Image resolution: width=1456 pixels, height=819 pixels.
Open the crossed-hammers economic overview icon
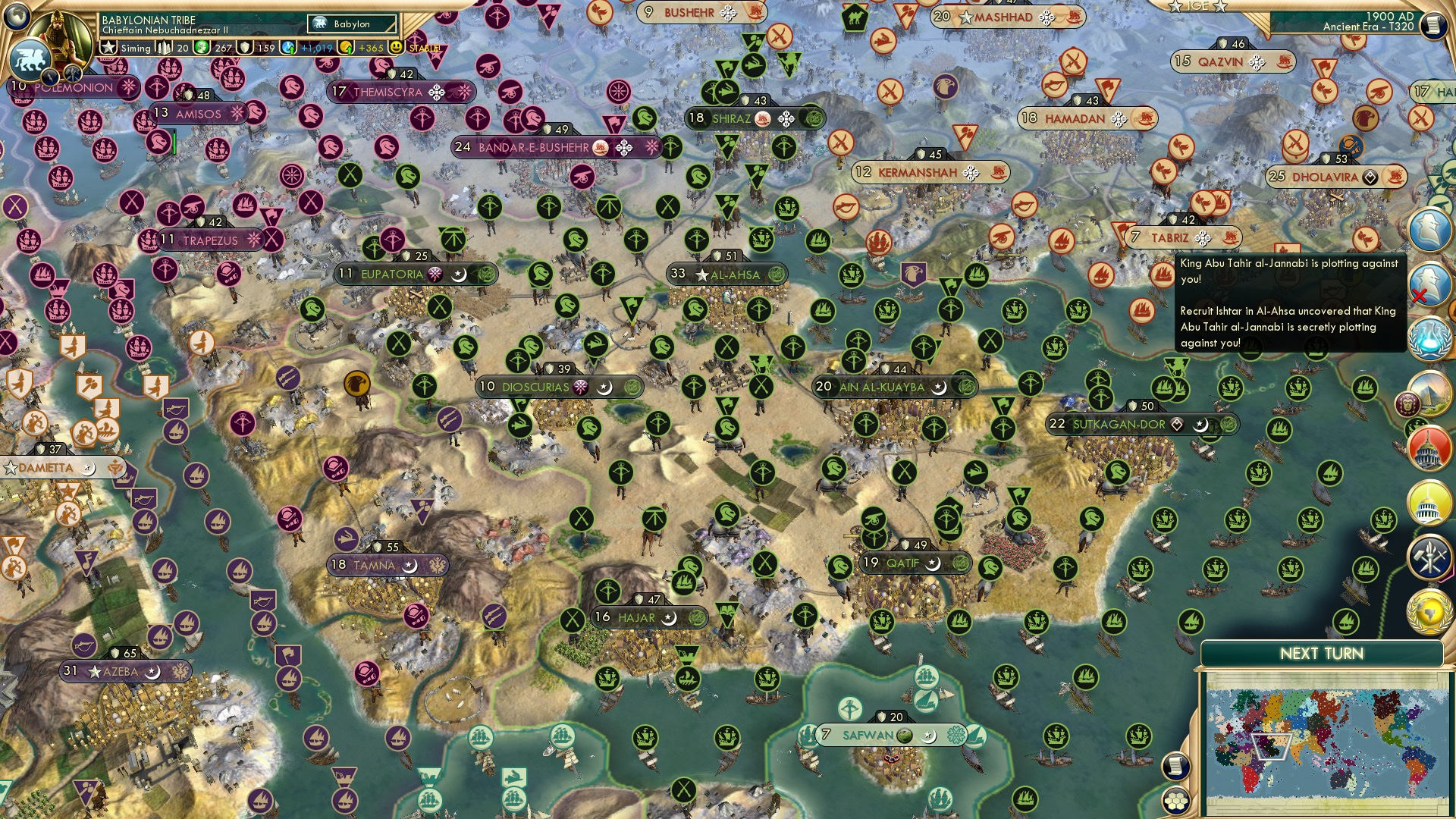tap(1430, 556)
